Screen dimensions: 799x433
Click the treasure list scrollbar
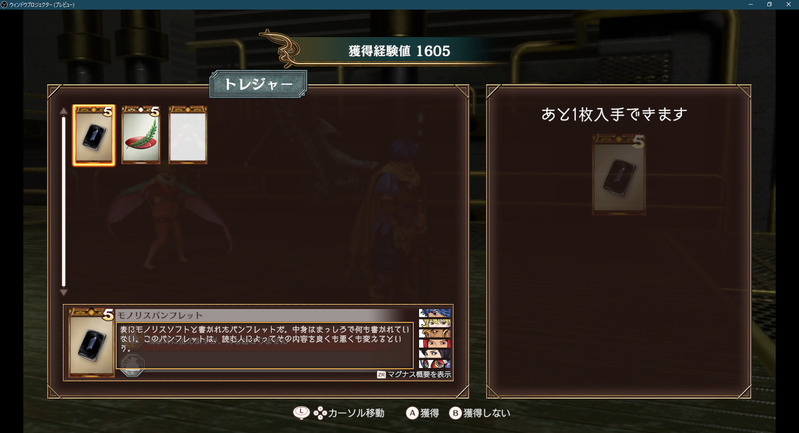64,200
